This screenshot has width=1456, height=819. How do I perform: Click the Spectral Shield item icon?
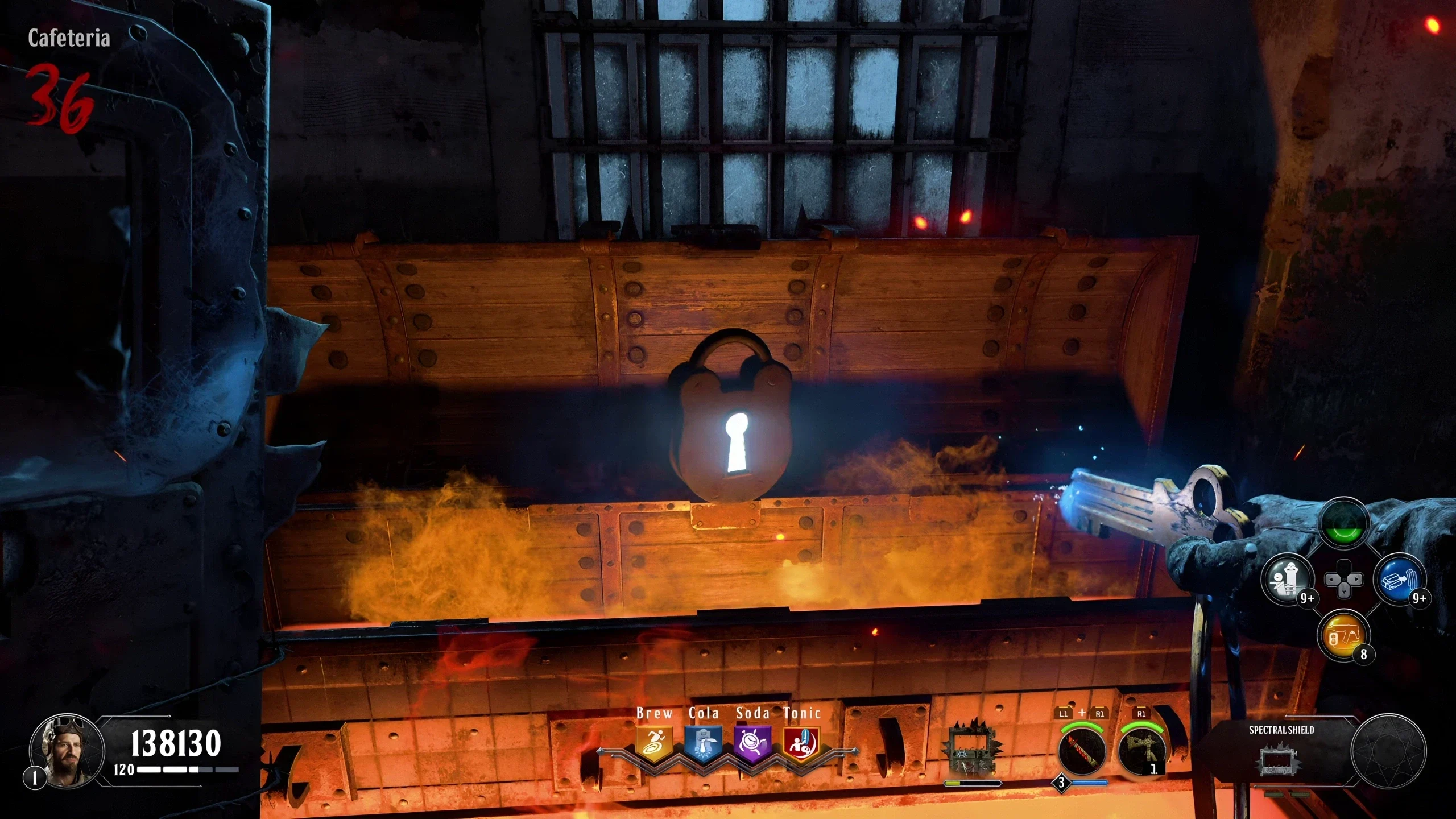tap(1280, 761)
